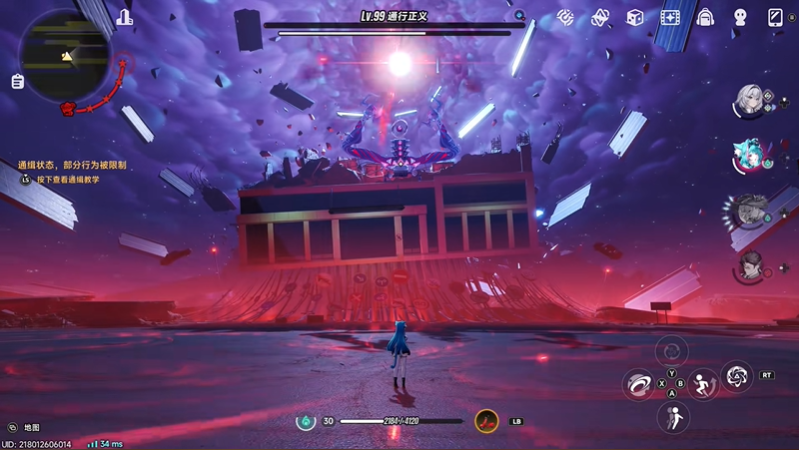Click the swirl target icon in top bar

coord(565,18)
